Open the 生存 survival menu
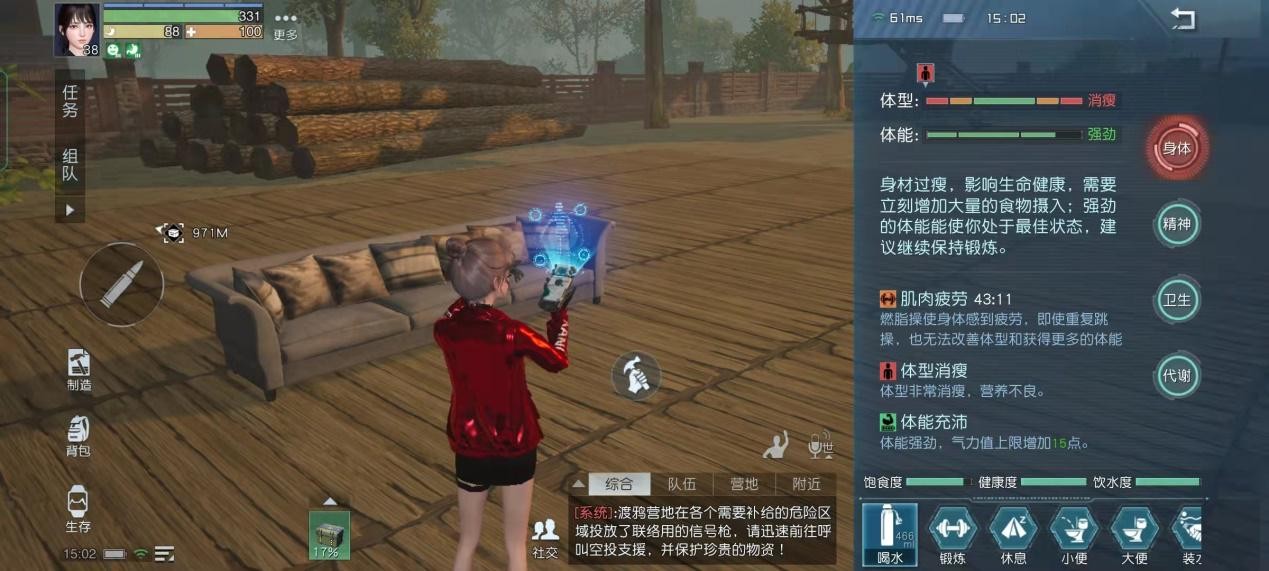The width and height of the screenshot is (1269, 571). [x=78, y=509]
